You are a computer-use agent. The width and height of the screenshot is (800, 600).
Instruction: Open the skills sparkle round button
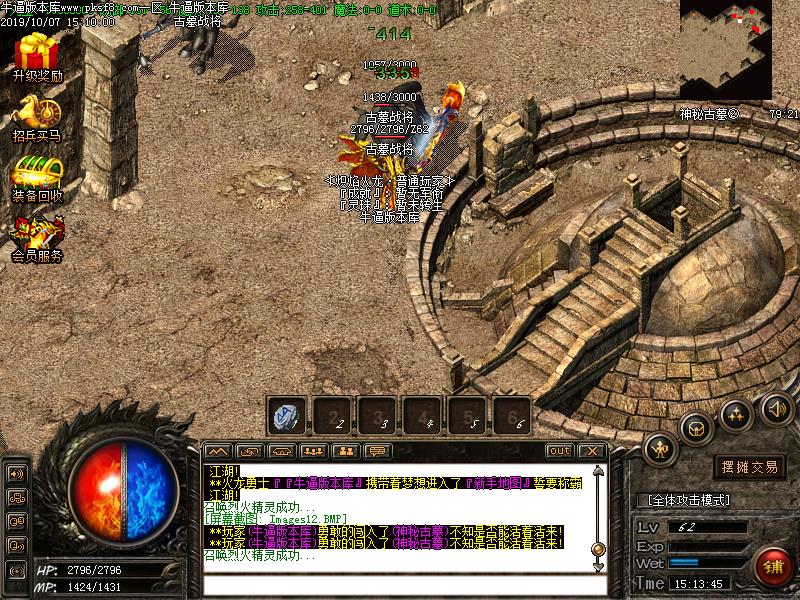[736, 413]
